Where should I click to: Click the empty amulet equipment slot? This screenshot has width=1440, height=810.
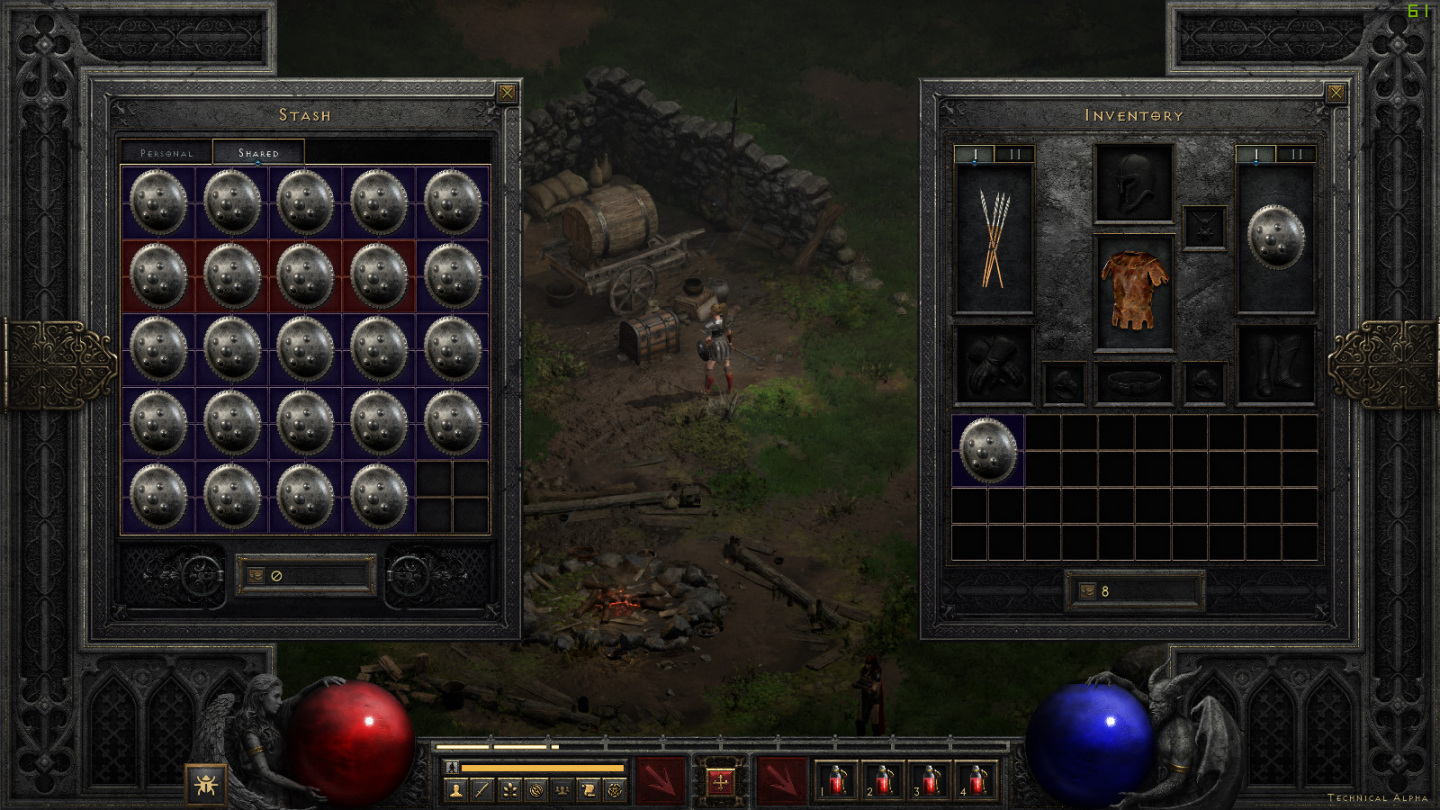(x=1204, y=227)
